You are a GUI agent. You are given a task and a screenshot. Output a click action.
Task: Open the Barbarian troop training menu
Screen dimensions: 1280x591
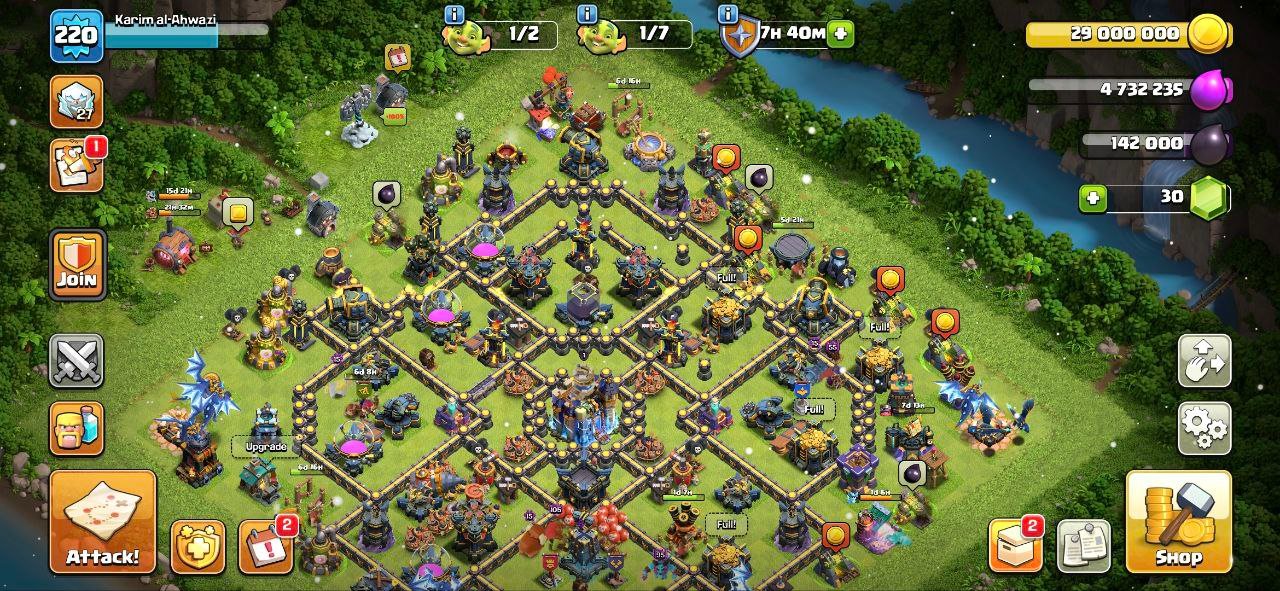tap(77, 428)
